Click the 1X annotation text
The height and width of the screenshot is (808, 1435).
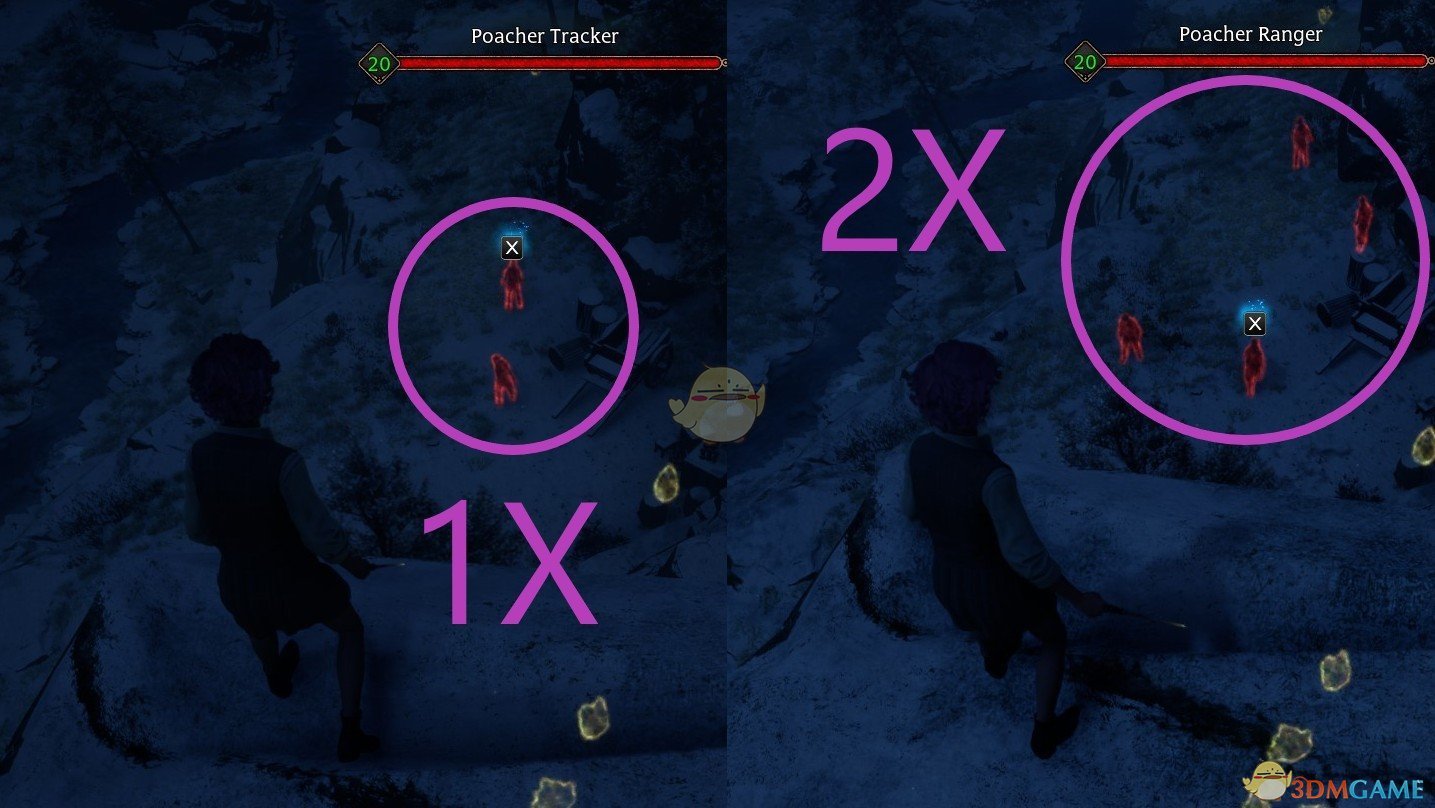[510, 560]
